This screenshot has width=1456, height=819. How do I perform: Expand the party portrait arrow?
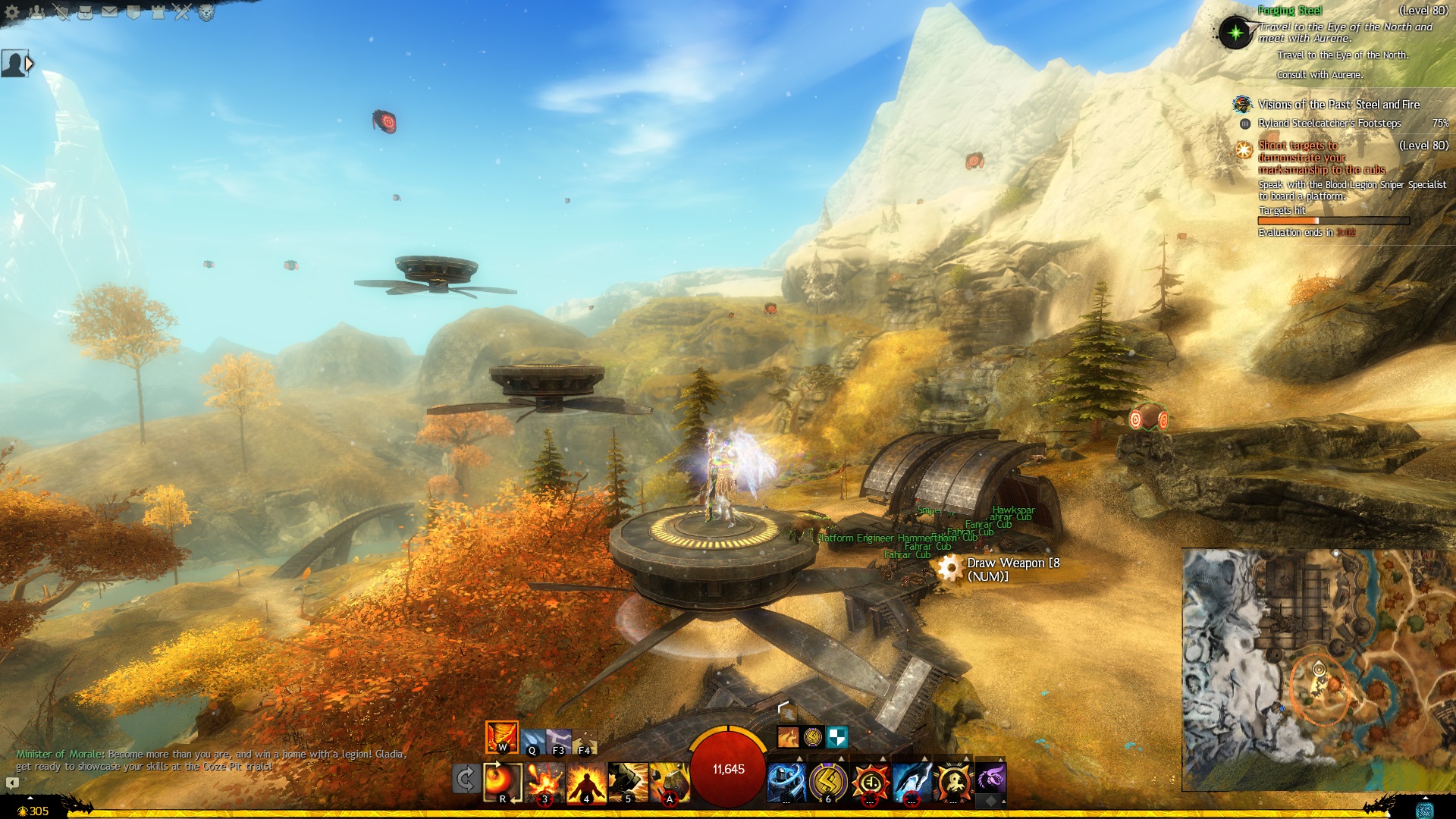30,64
